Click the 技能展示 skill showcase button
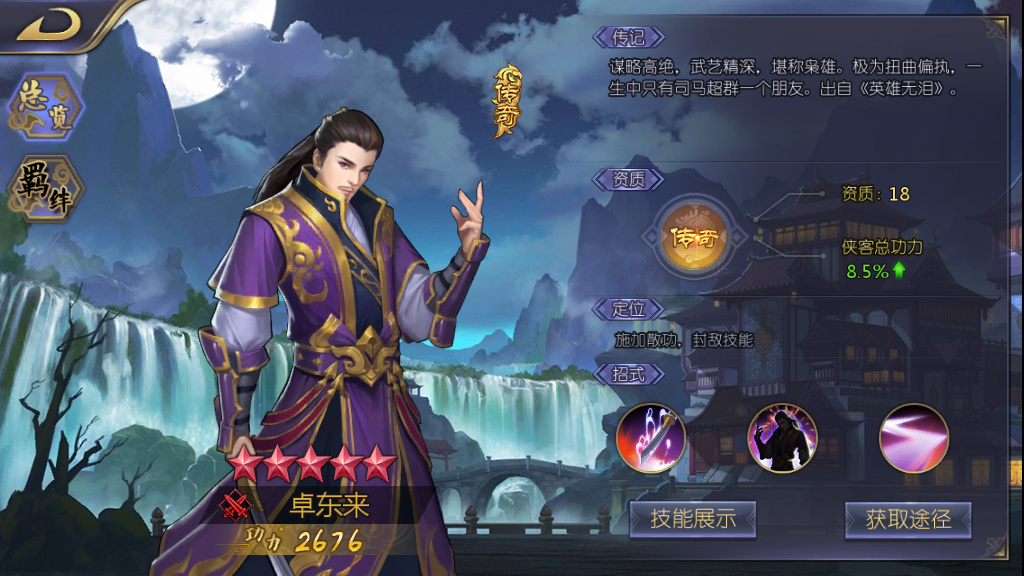The width and height of the screenshot is (1024, 576). coord(693,518)
